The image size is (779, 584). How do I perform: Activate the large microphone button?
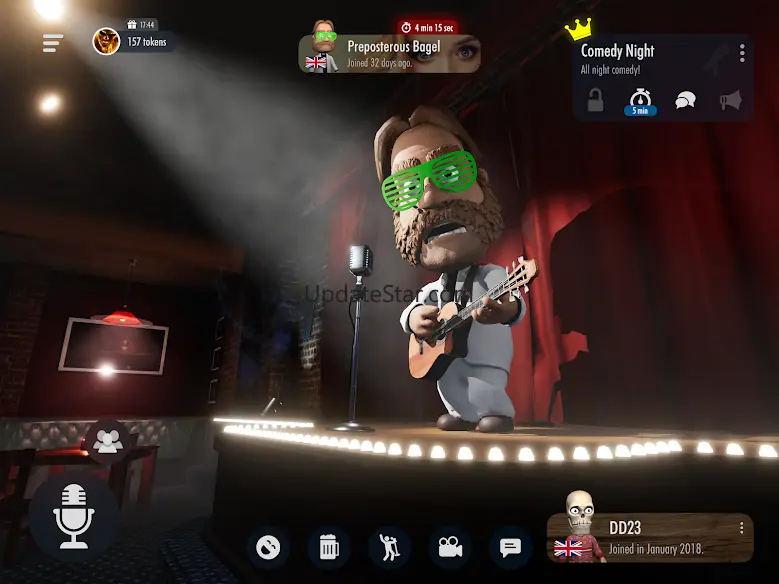tap(74, 515)
